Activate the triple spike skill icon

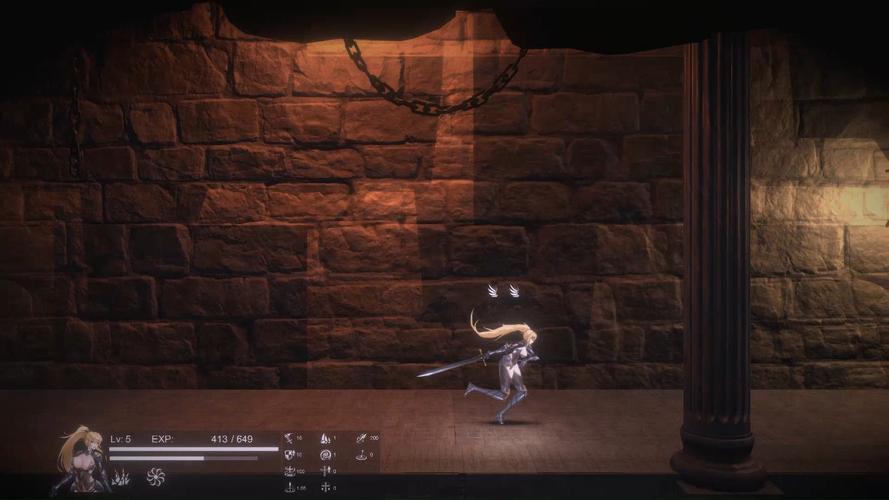coord(121,478)
